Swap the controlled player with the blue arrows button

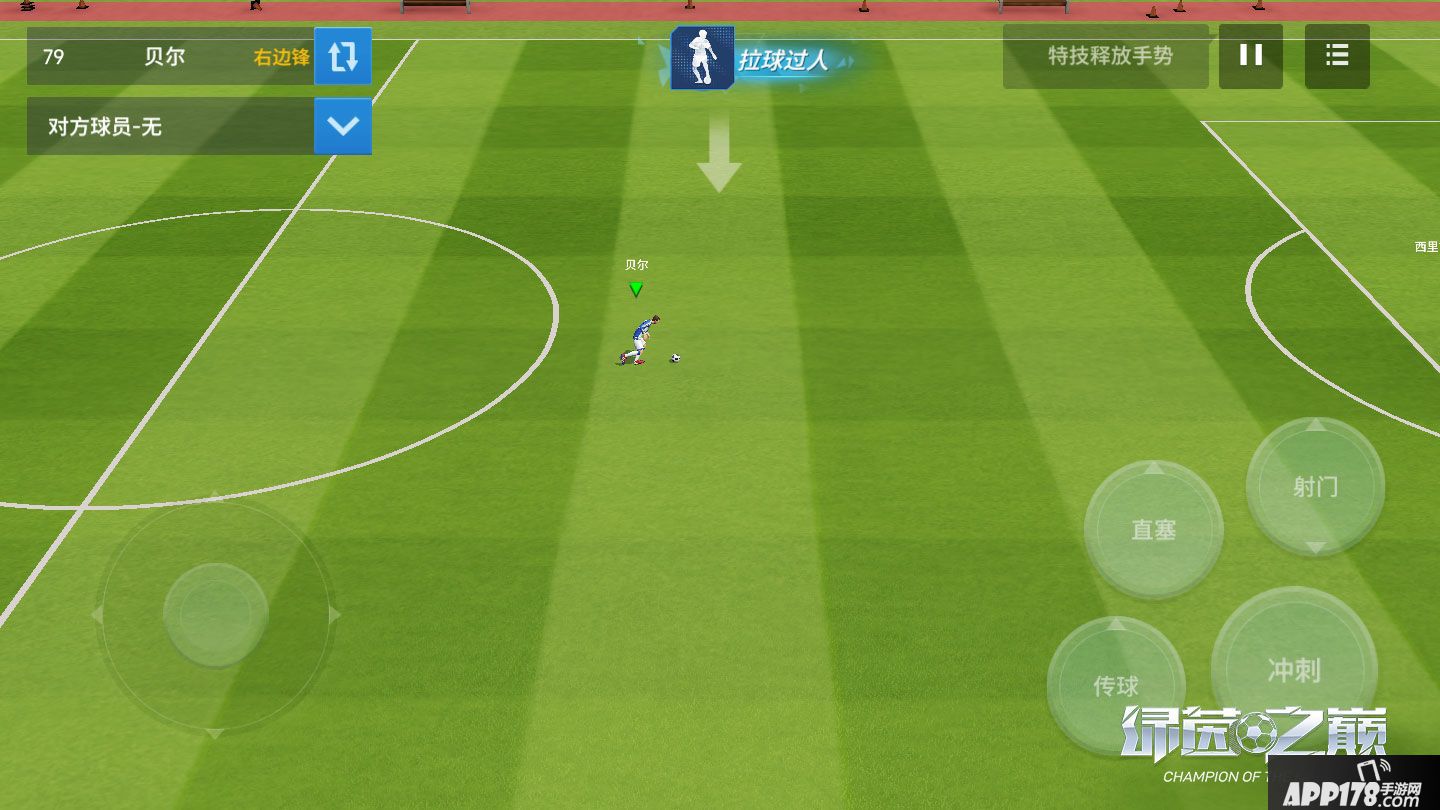coord(343,57)
